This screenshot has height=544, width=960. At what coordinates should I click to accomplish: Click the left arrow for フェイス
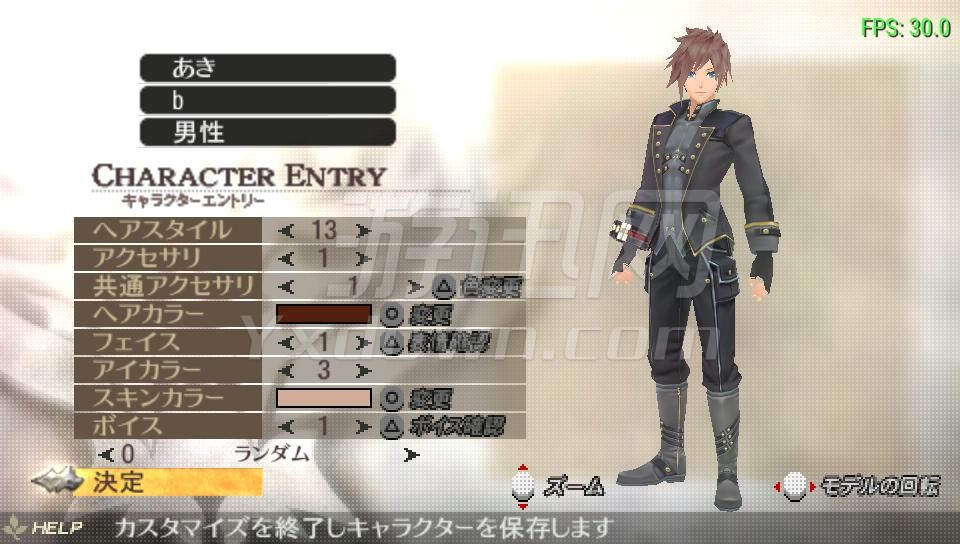[287, 343]
